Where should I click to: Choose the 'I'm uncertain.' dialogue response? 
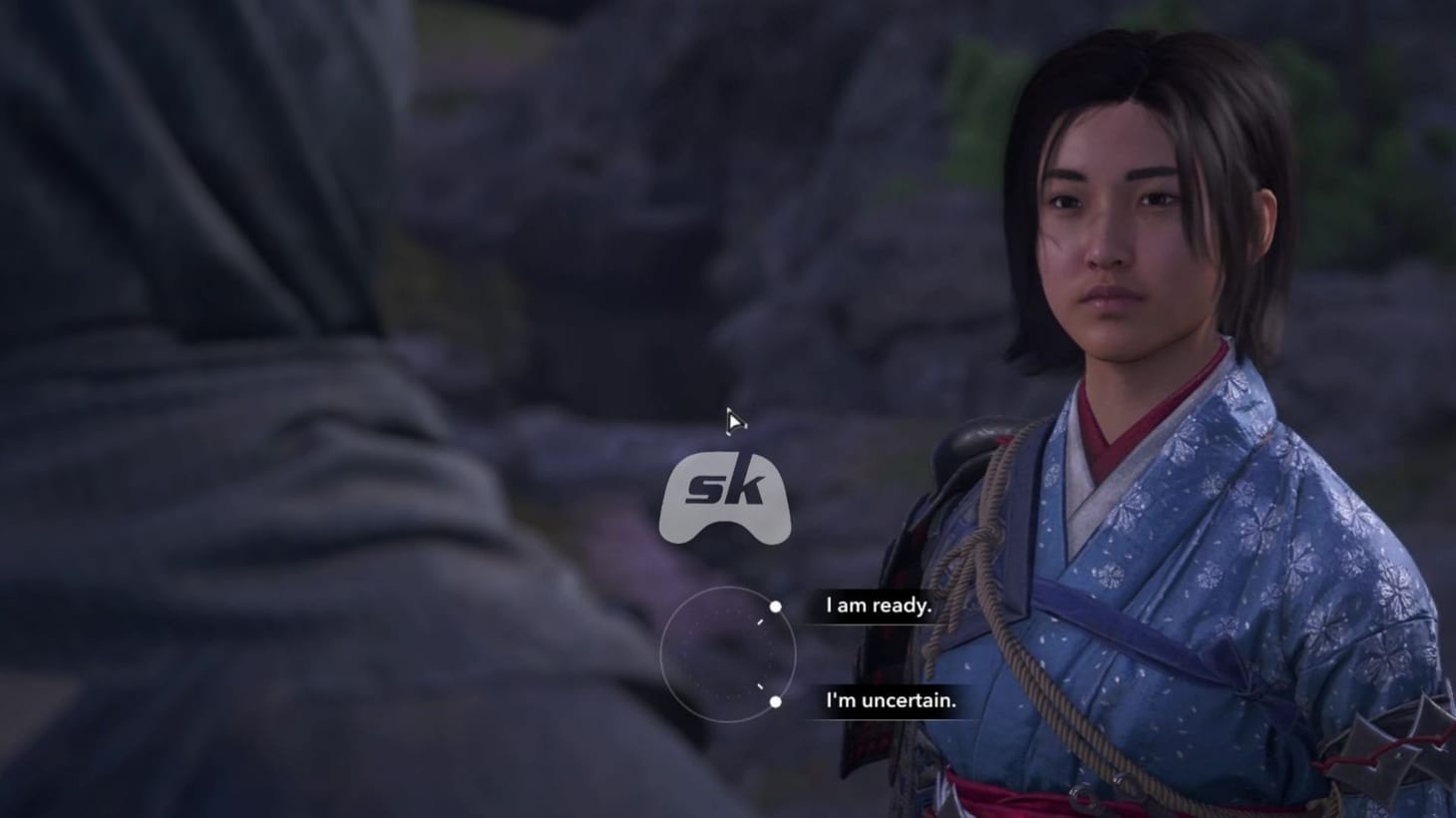point(890,701)
